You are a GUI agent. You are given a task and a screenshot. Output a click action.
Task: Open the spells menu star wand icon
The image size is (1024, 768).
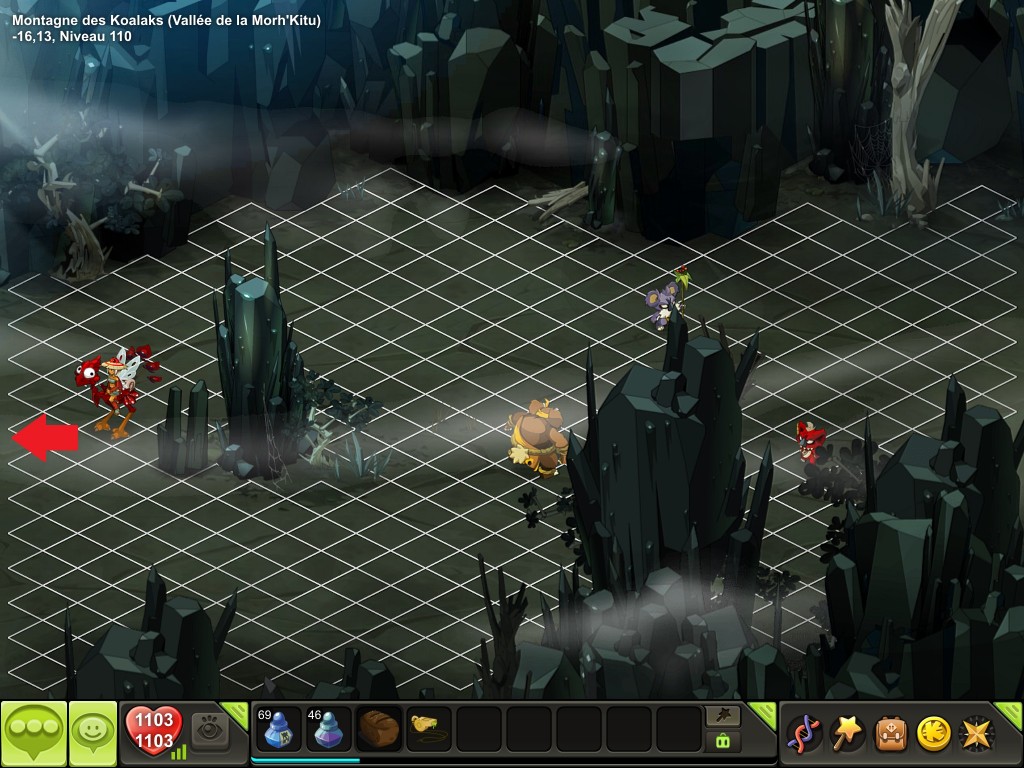pyautogui.click(x=849, y=734)
